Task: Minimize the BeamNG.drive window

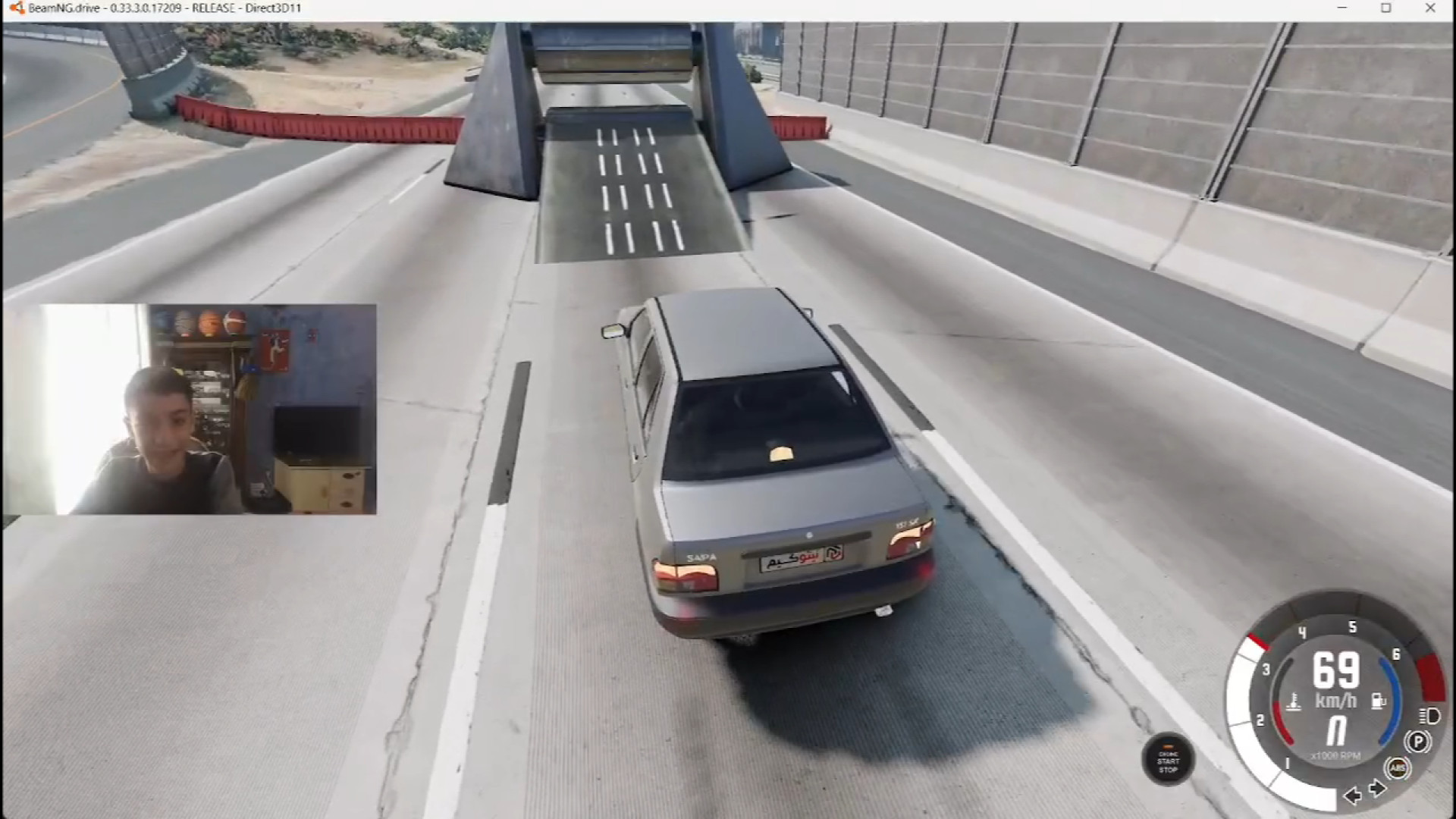Action: 1342,8
